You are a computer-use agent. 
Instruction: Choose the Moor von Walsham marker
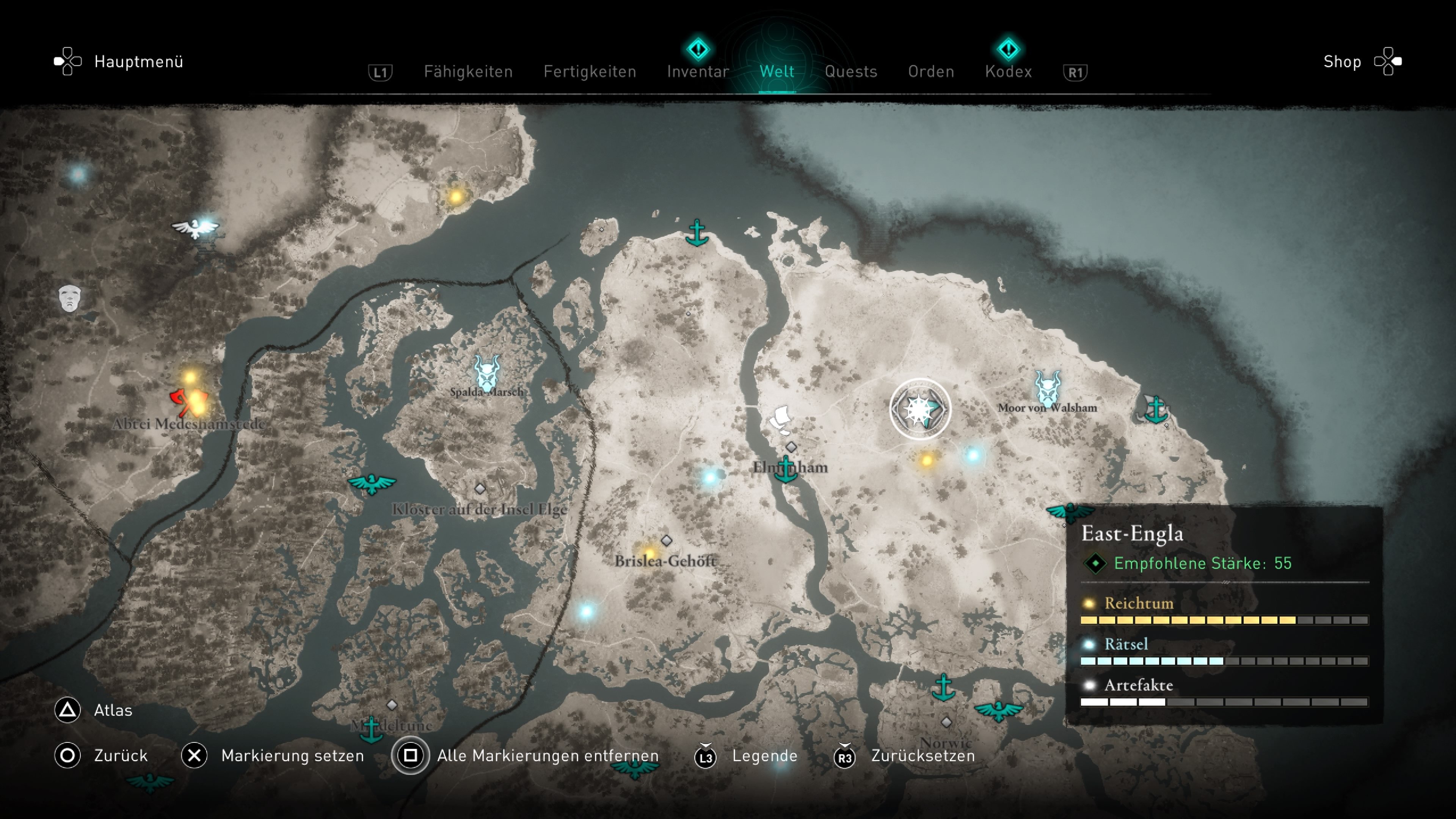pos(1047,388)
